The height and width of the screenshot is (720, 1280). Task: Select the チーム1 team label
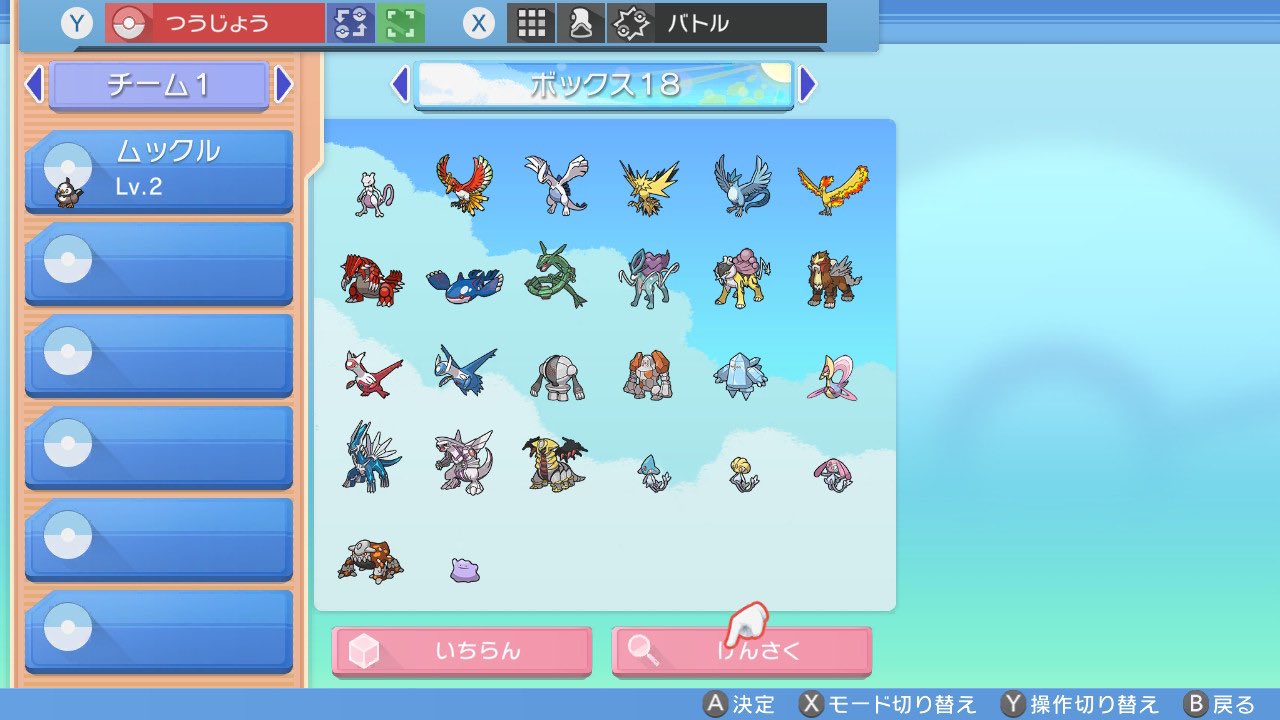click(159, 86)
